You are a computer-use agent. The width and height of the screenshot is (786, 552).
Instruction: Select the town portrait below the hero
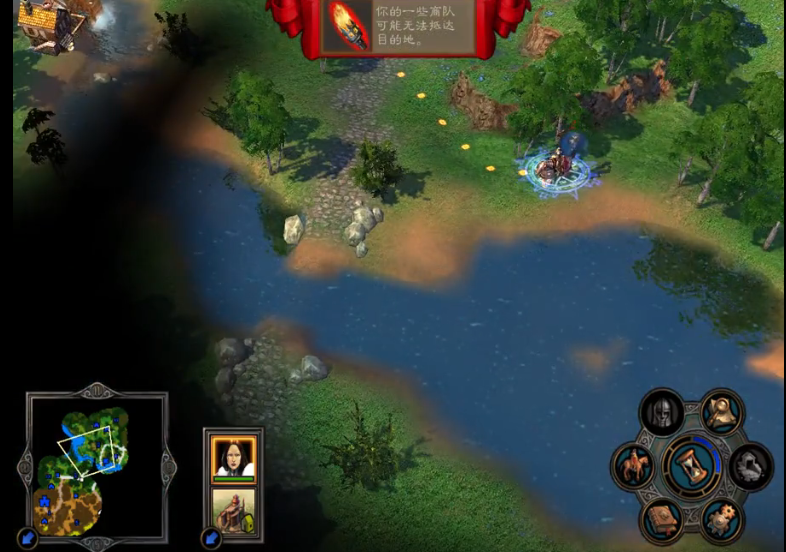pyautogui.click(x=233, y=508)
